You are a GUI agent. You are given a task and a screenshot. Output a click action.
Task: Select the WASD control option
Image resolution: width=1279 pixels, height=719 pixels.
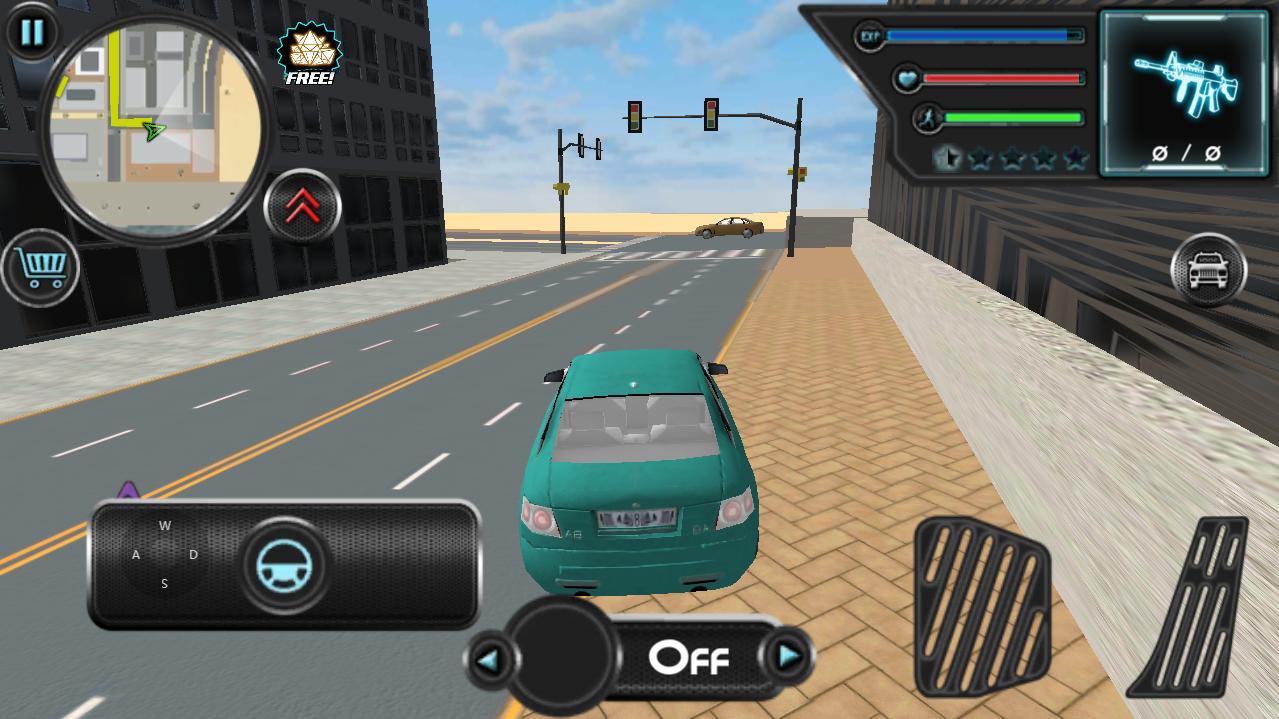[x=164, y=555]
